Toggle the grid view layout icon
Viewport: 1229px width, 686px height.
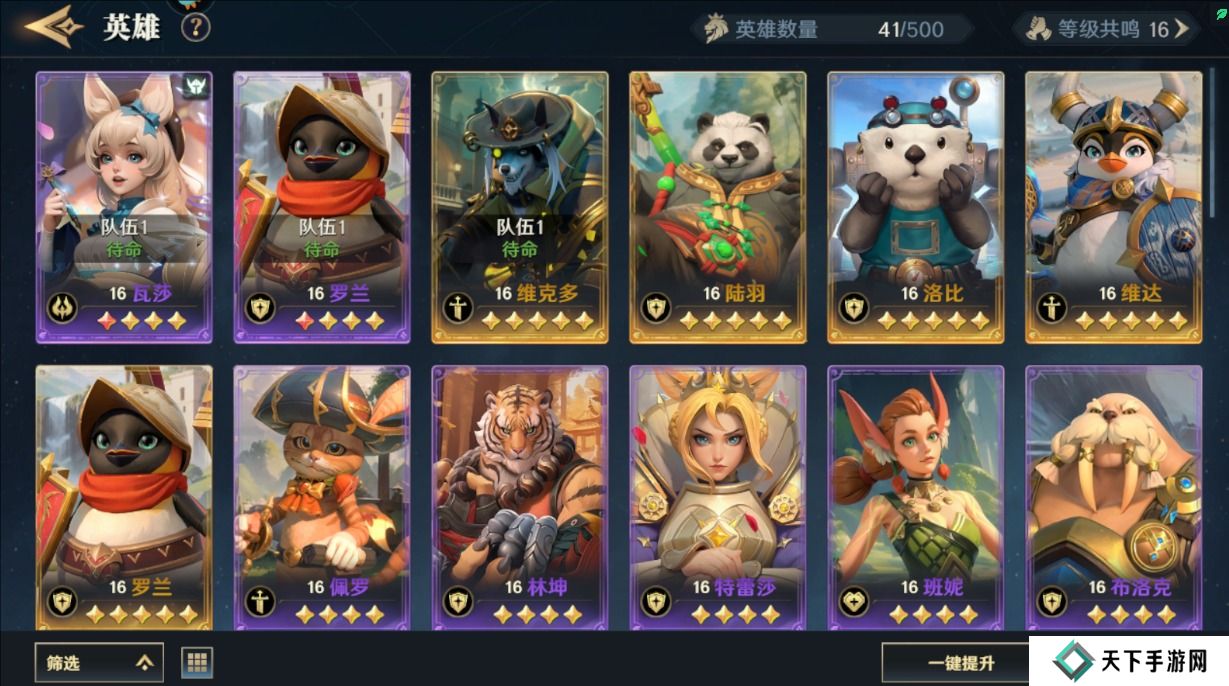pos(197,661)
